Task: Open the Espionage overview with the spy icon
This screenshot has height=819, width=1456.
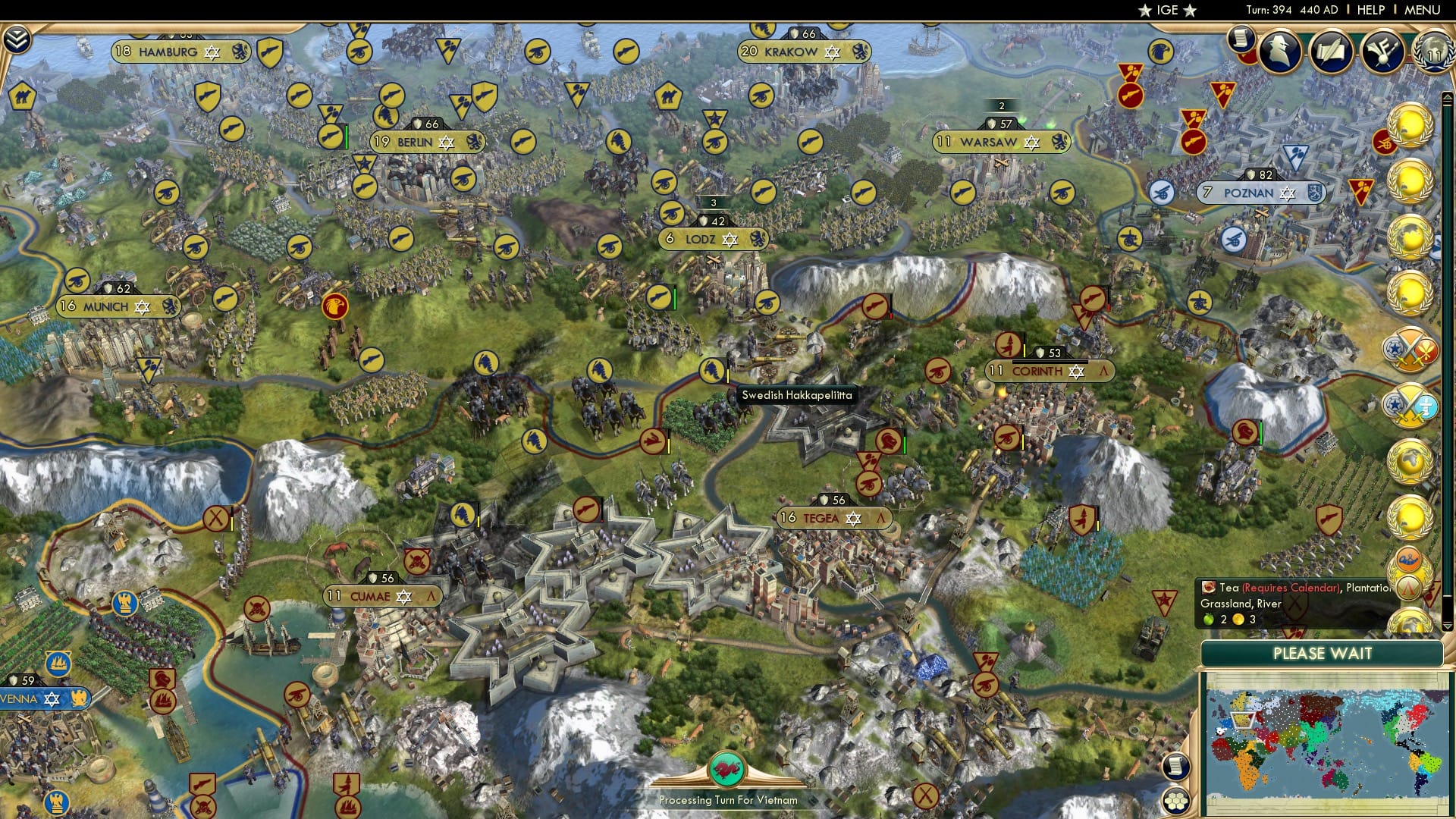Action: coord(1280,52)
